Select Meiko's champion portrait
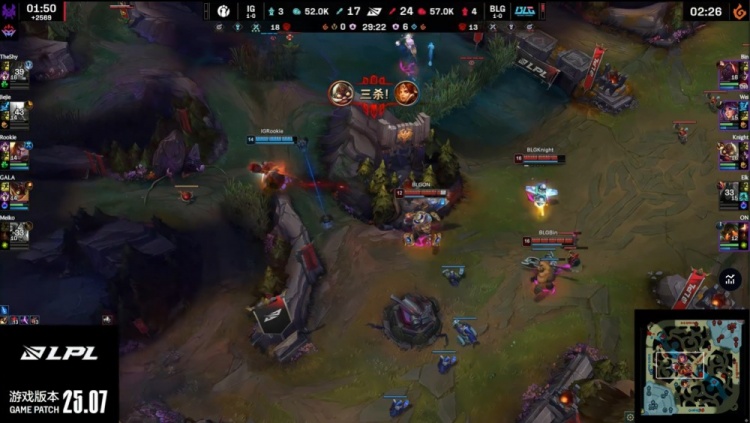 [x=17, y=233]
